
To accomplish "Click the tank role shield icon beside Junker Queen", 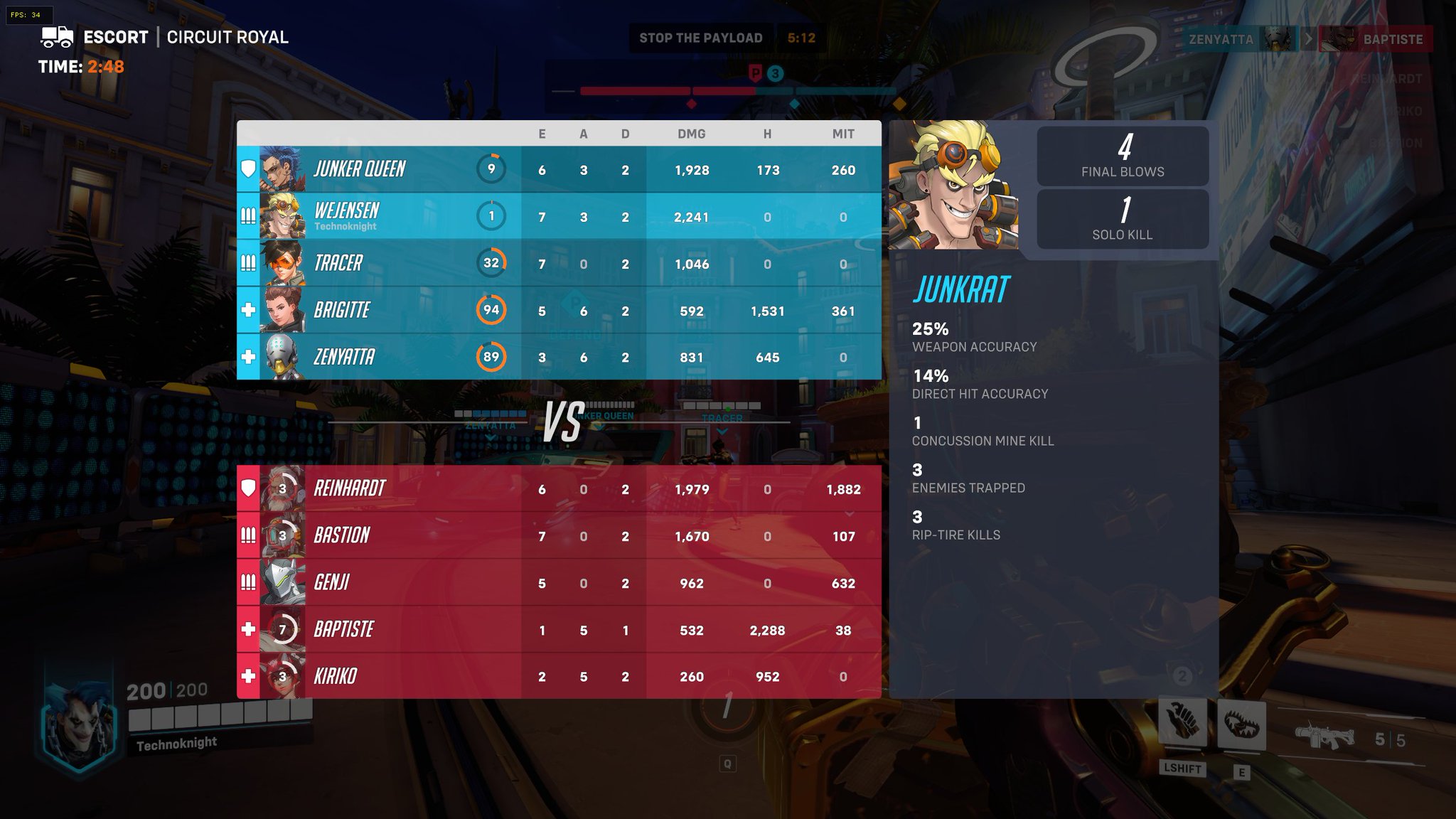I will tap(248, 169).
